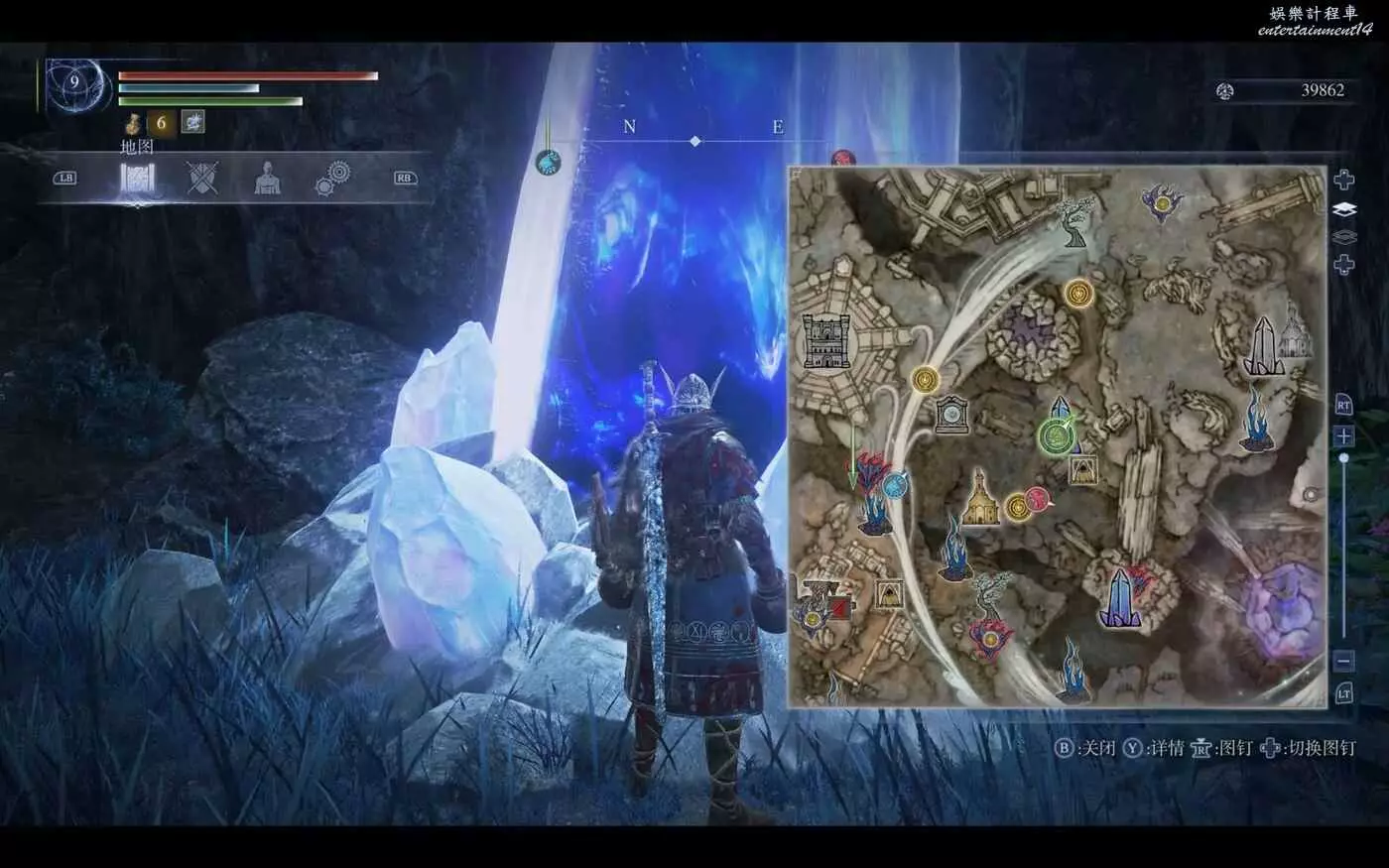Select the red pin marker beside the gold coin
This screenshot has height=868, width=1389.
click(1038, 499)
